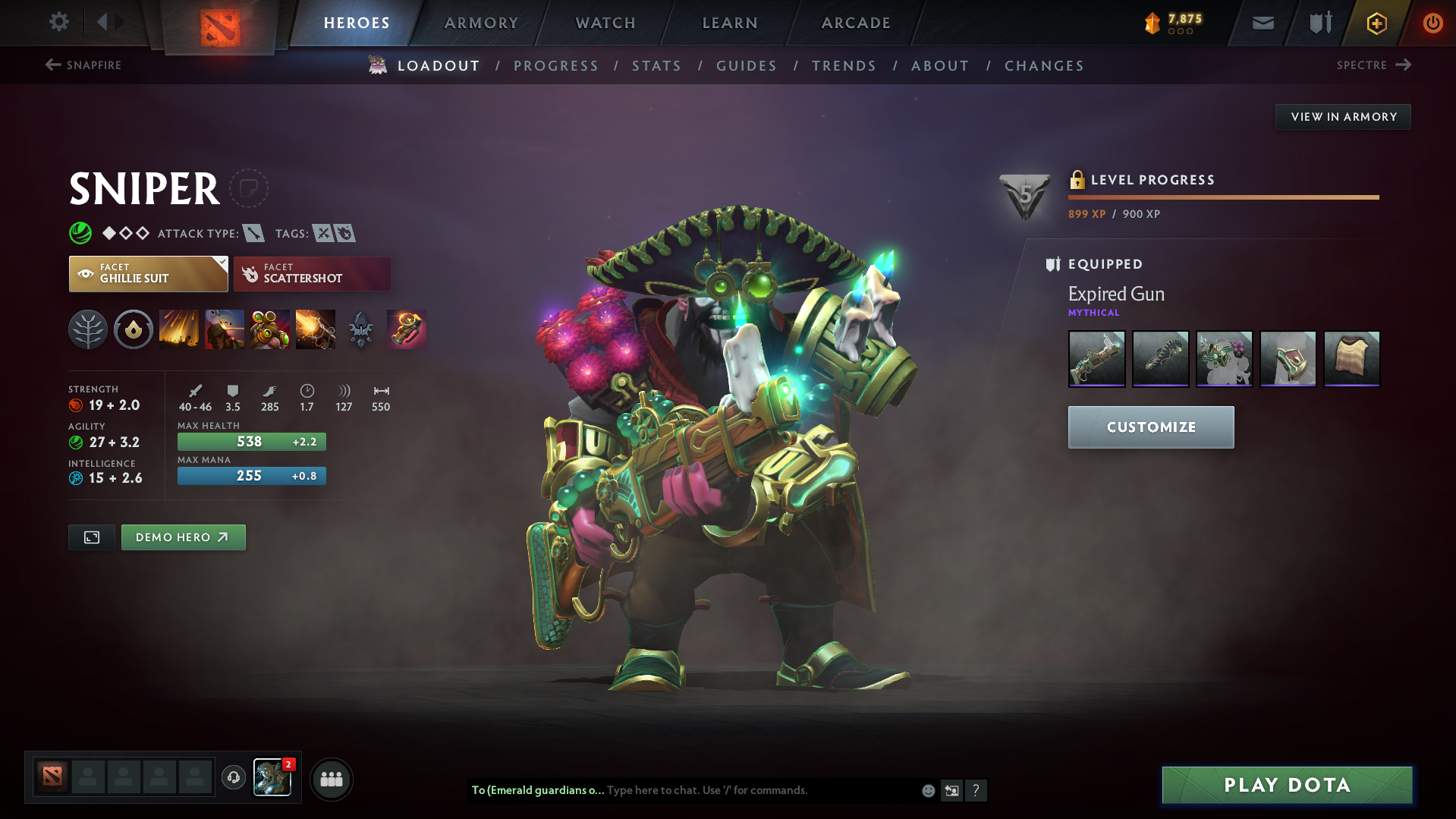Click View in Armory button
This screenshot has height=819, width=1456.
click(1343, 117)
